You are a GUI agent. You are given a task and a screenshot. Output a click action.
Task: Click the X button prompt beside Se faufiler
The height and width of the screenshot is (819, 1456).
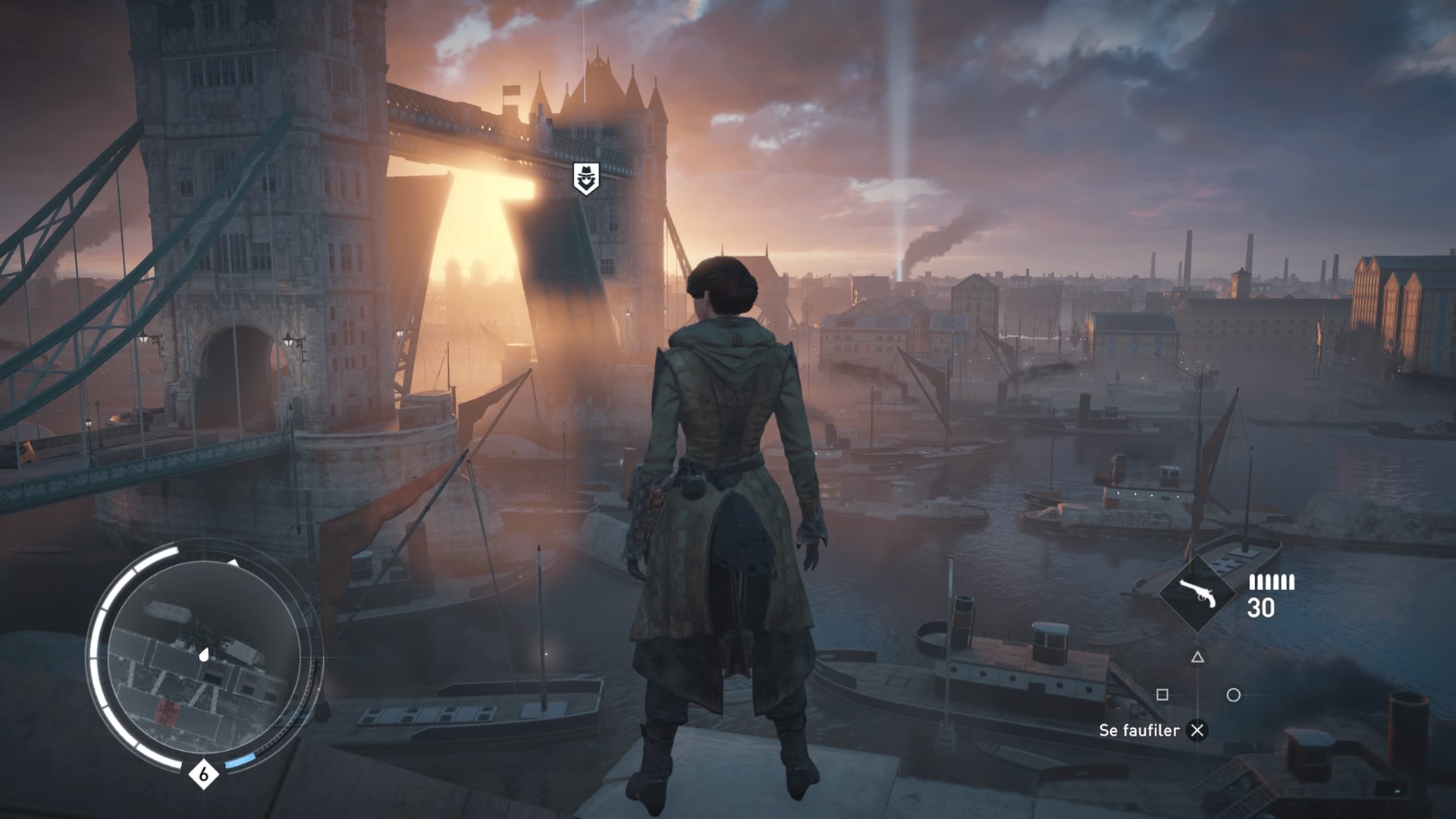coord(1197,730)
